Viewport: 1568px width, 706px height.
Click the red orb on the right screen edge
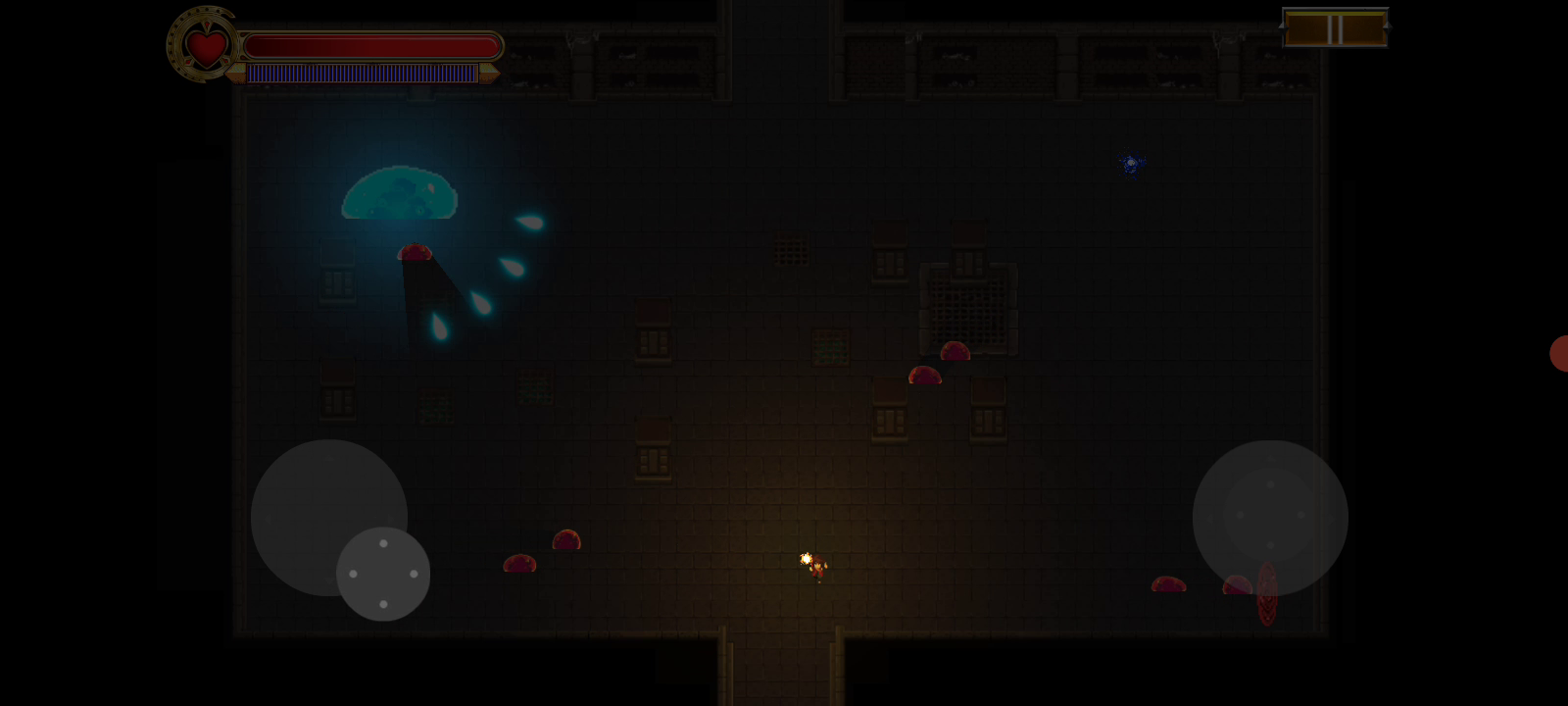1560,355
